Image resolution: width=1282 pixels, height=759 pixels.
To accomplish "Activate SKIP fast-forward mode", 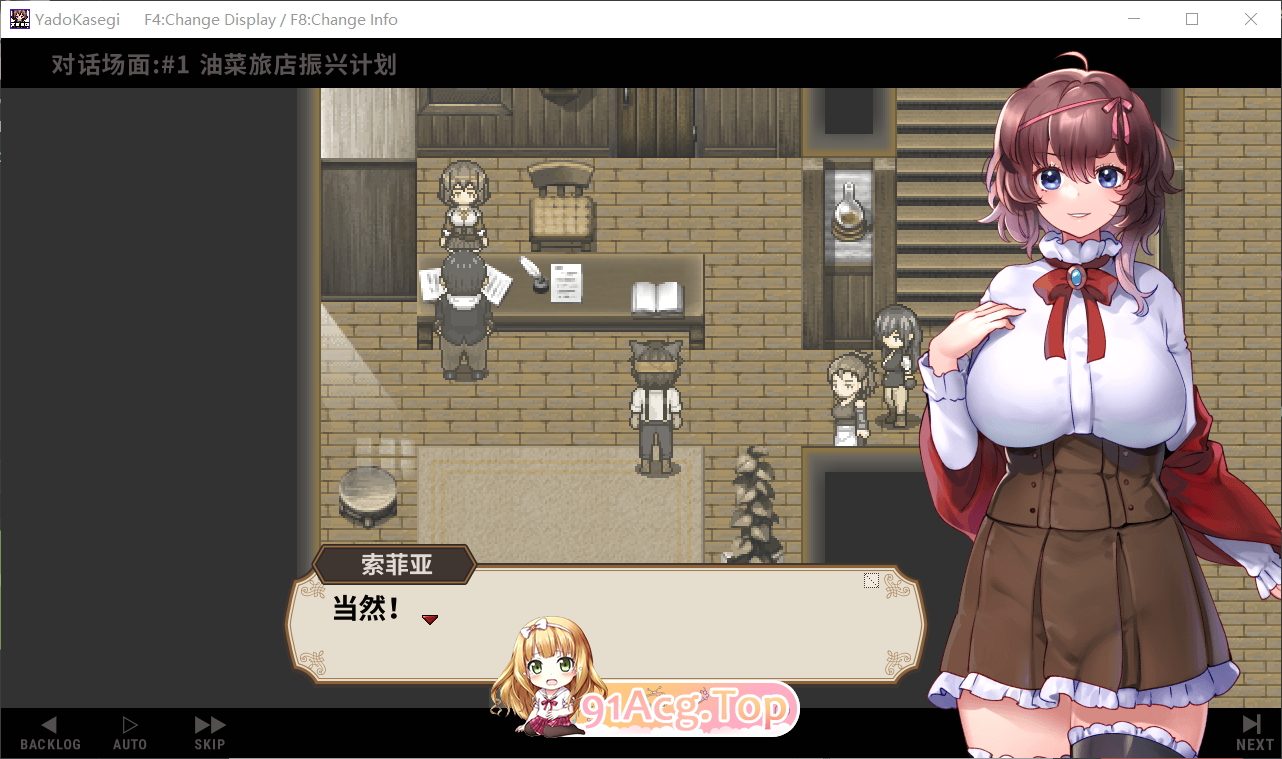I will pyautogui.click(x=208, y=735).
